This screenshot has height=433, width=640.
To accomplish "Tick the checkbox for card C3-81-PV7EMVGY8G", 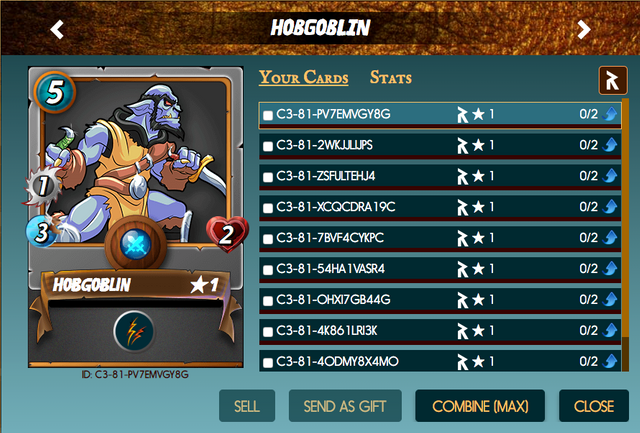I will pyautogui.click(x=268, y=116).
